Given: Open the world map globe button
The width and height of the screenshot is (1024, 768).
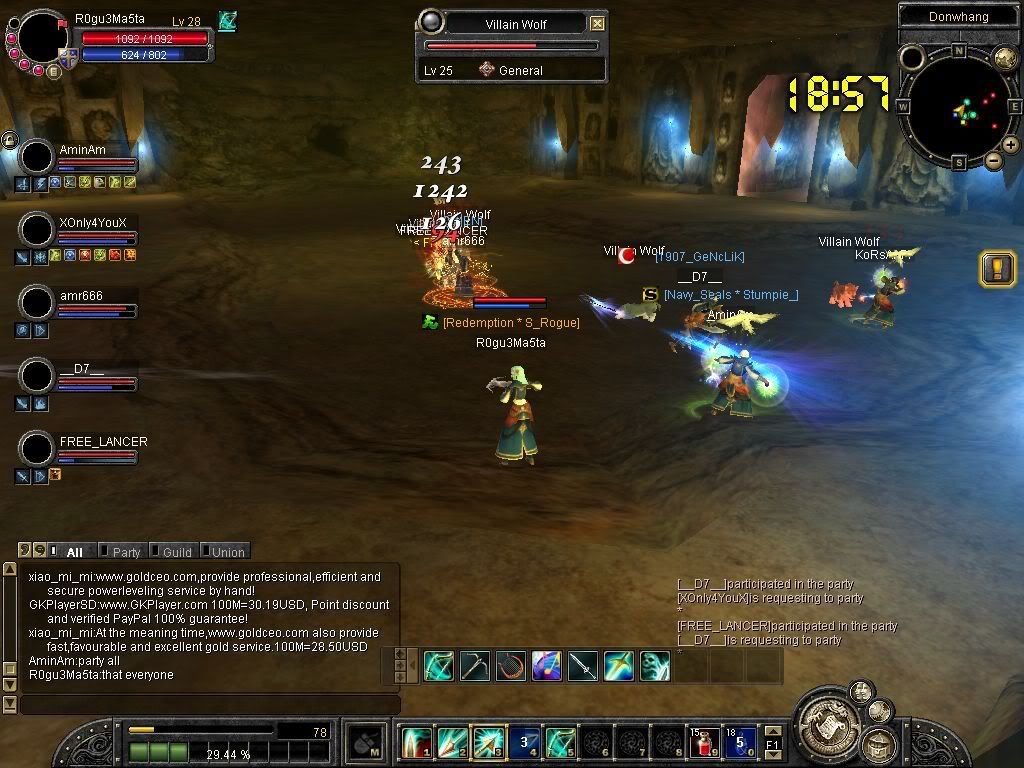Looking at the screenshot, I should (x=1004, y=58).
